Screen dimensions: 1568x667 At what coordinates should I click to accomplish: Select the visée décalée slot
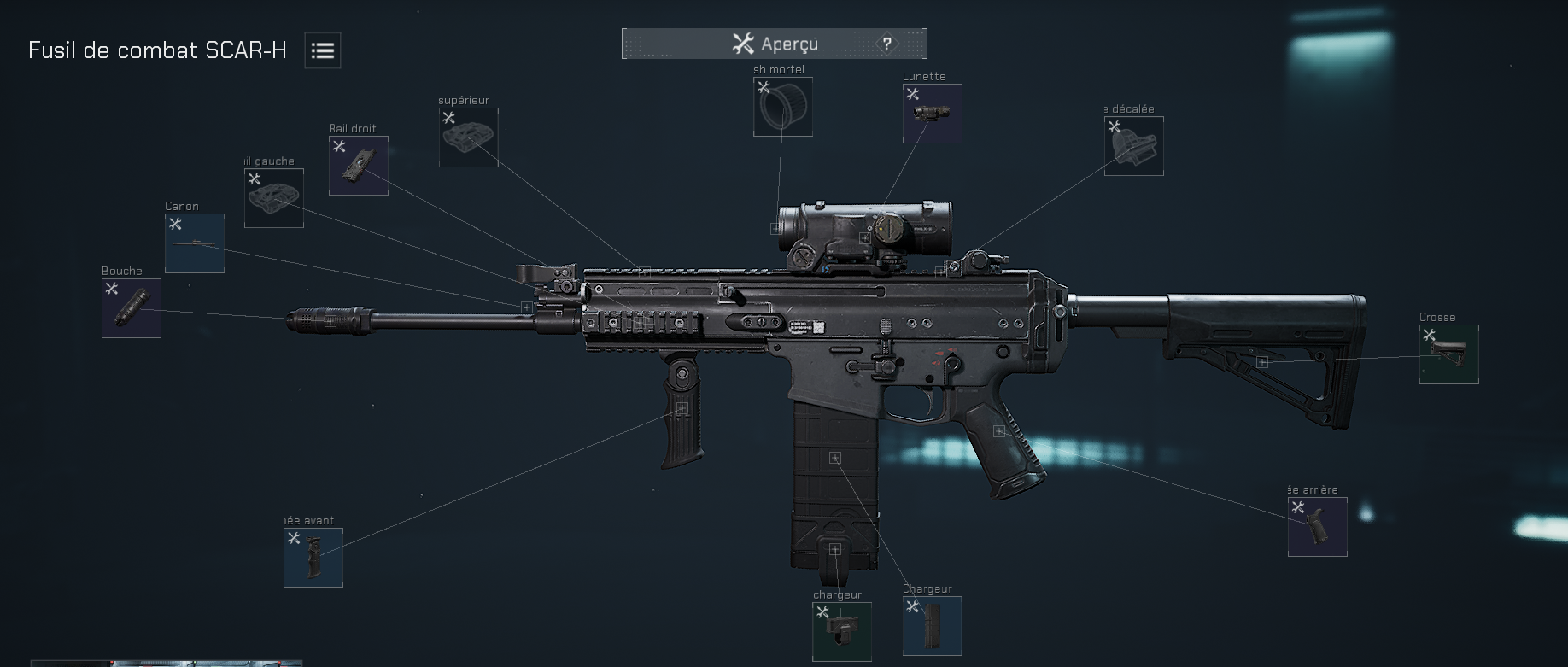[x=1133, y=146]
